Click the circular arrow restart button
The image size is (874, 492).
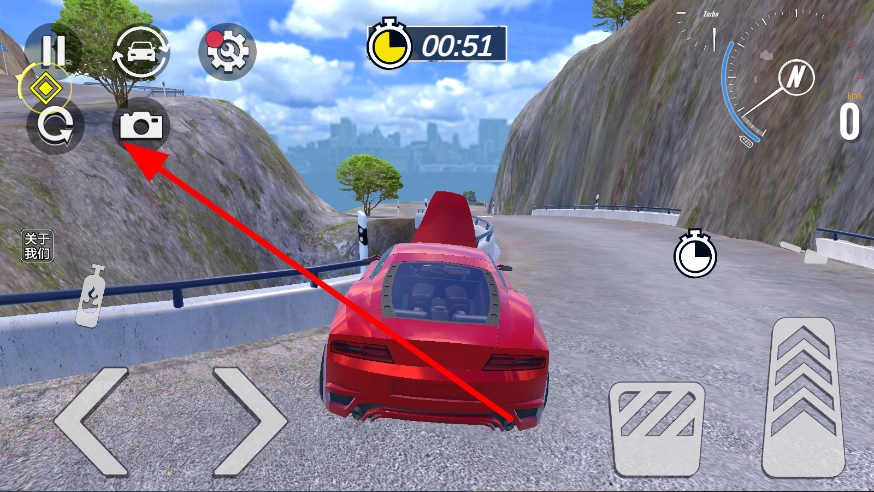(54, 127)
